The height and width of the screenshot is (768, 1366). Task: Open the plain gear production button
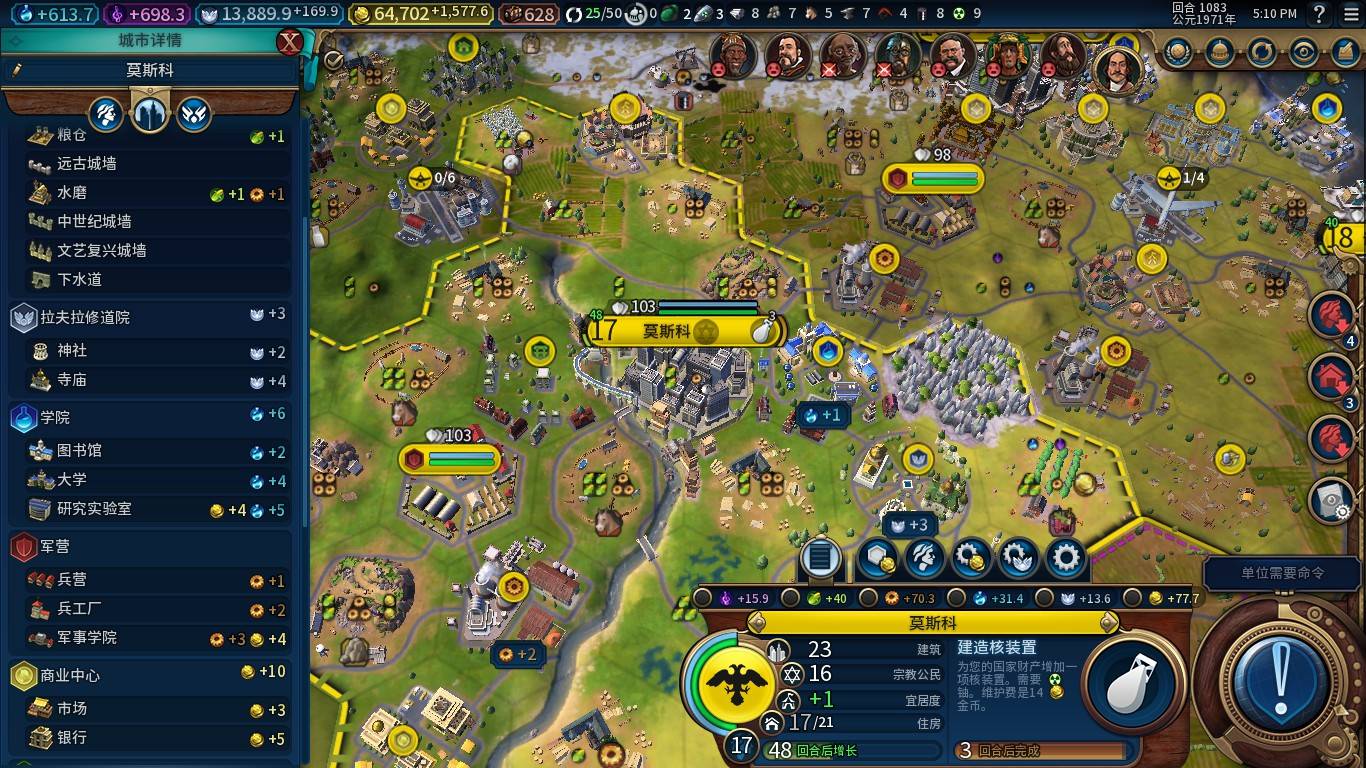pyautogui.click(x=1066, y=558)
